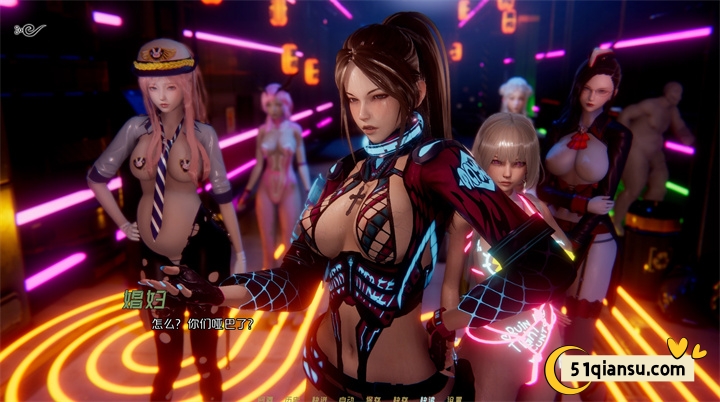Toggle 自动 (auto) play mode

[345, 398]
